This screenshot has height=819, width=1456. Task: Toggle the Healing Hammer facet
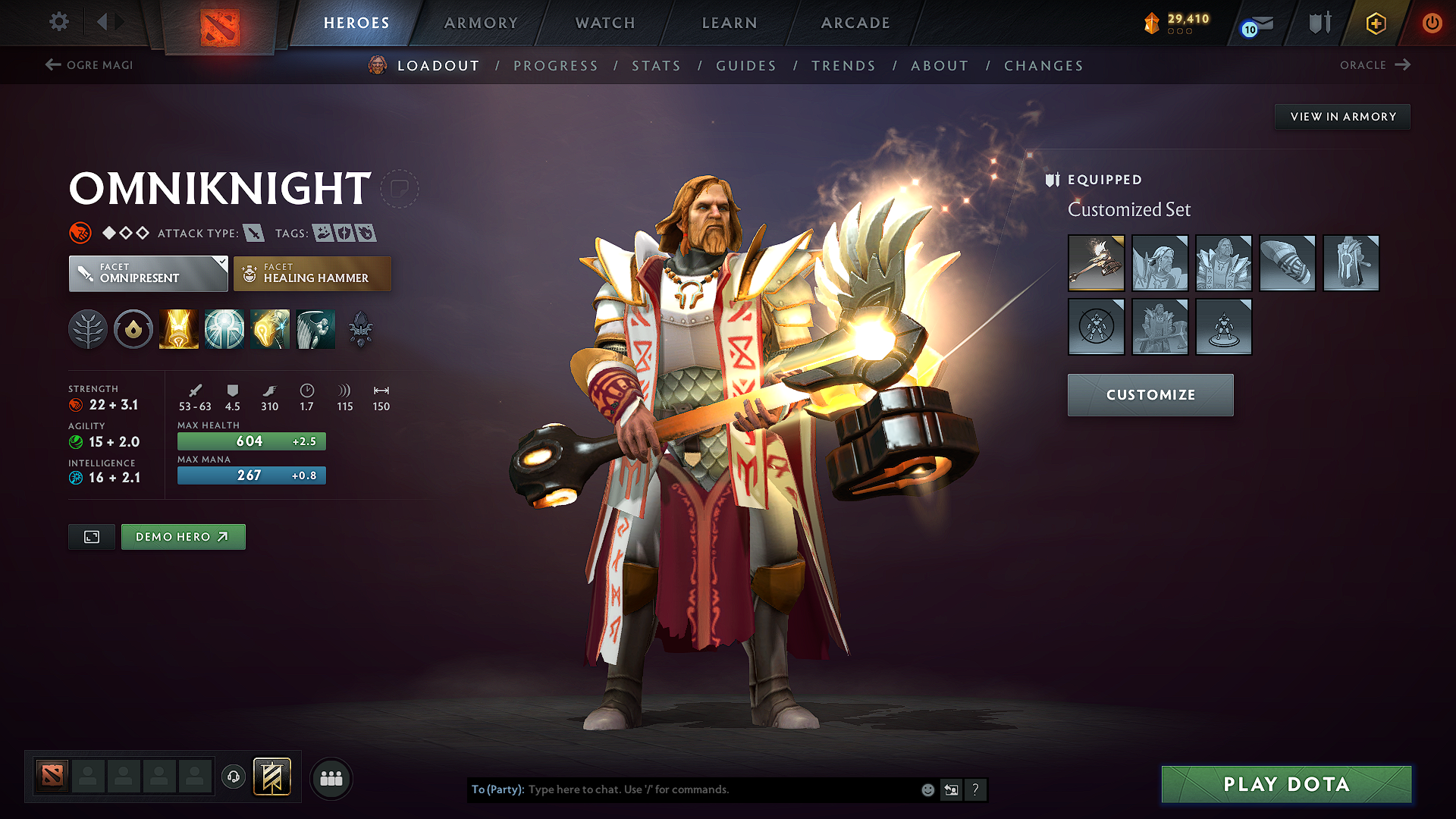(312, 273)
